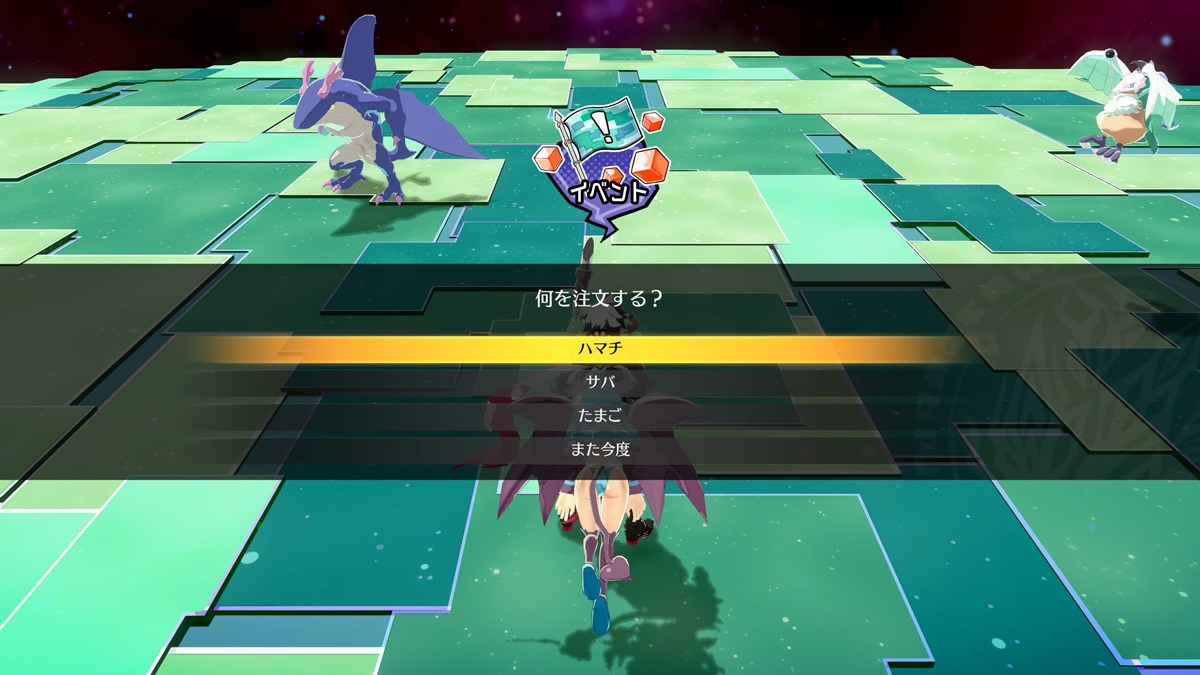Select the たまご choice
Viewport: 1200px width, 675px height.
(x=600, y=415)
